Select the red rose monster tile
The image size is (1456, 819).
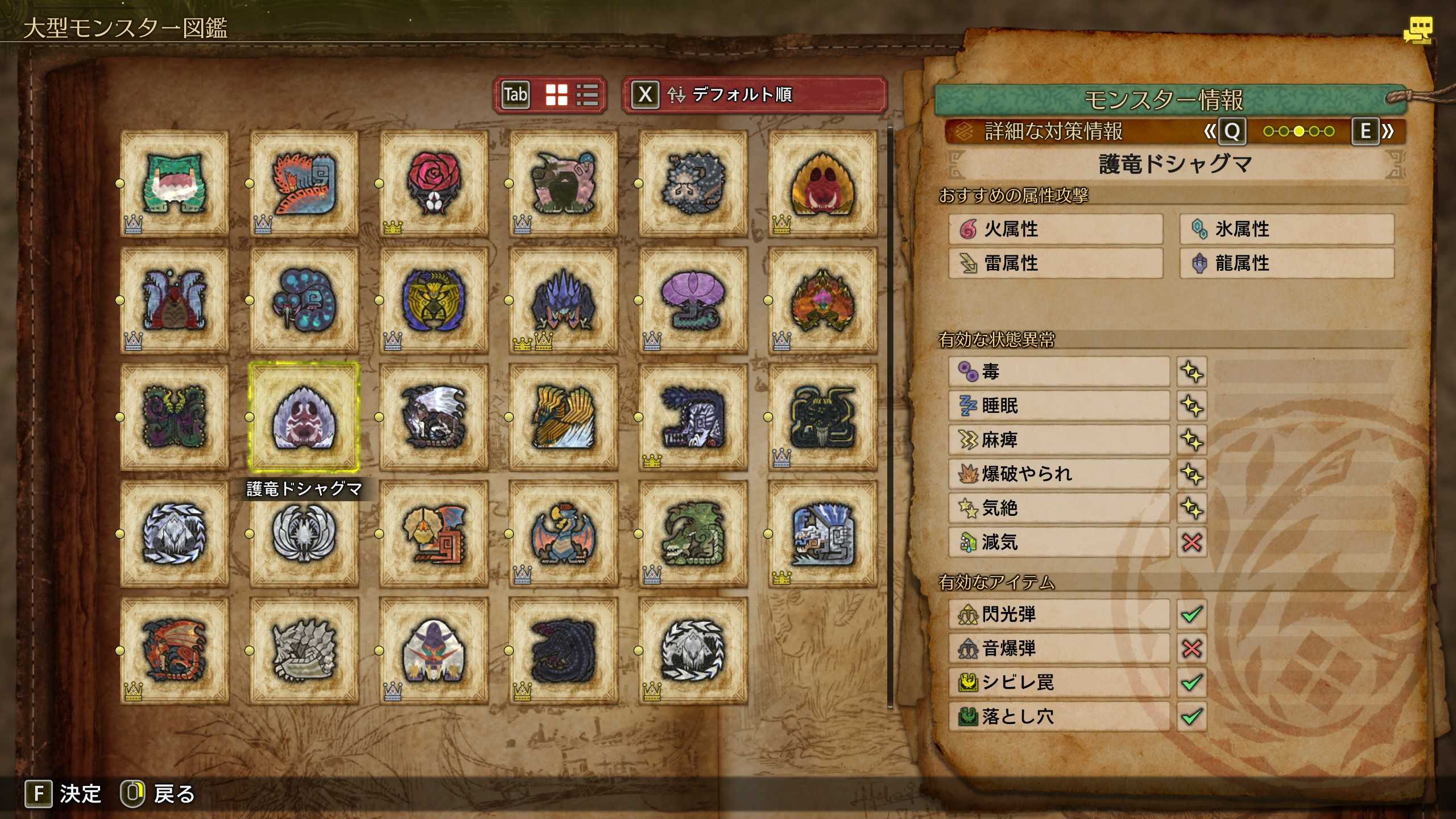click(433, 183)
